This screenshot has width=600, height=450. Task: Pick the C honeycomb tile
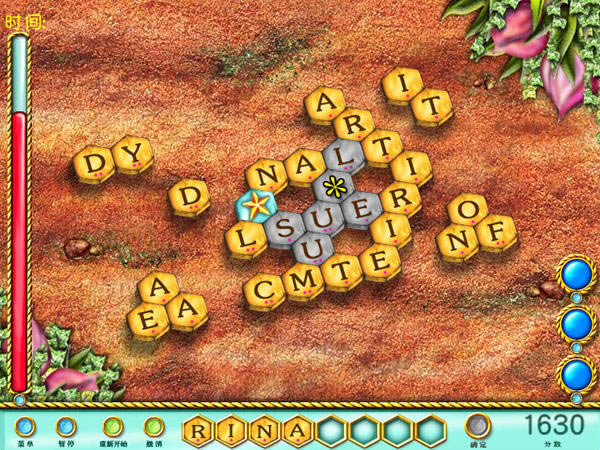tap(265, 290)
